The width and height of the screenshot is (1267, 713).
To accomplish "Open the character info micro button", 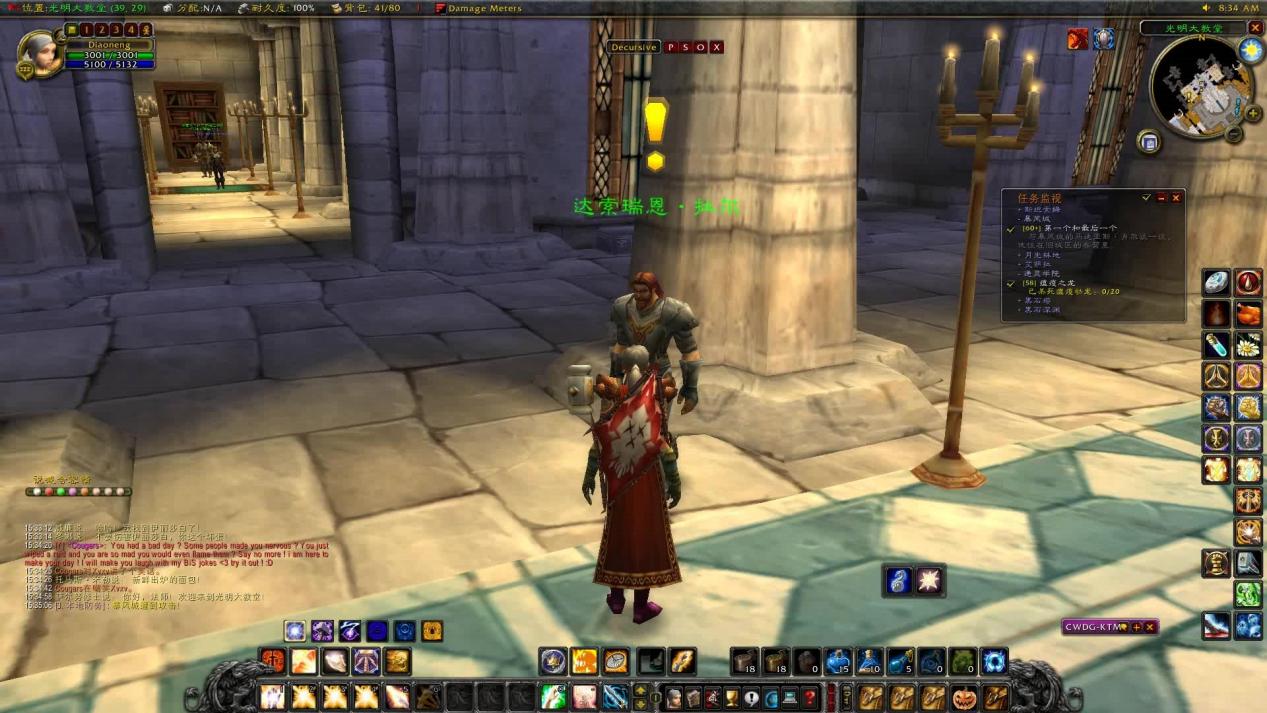I will point(676,697).
